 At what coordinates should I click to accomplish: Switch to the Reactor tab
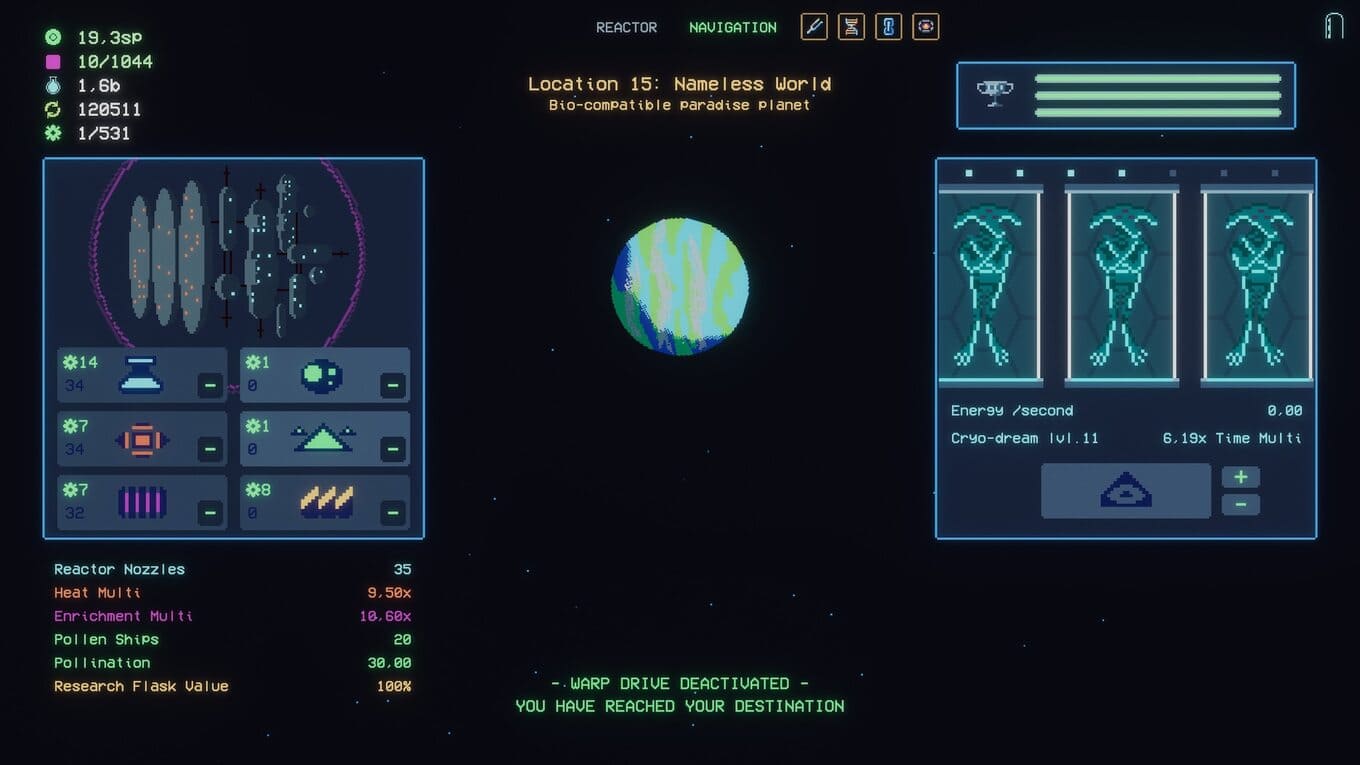(x=626, y=28)
